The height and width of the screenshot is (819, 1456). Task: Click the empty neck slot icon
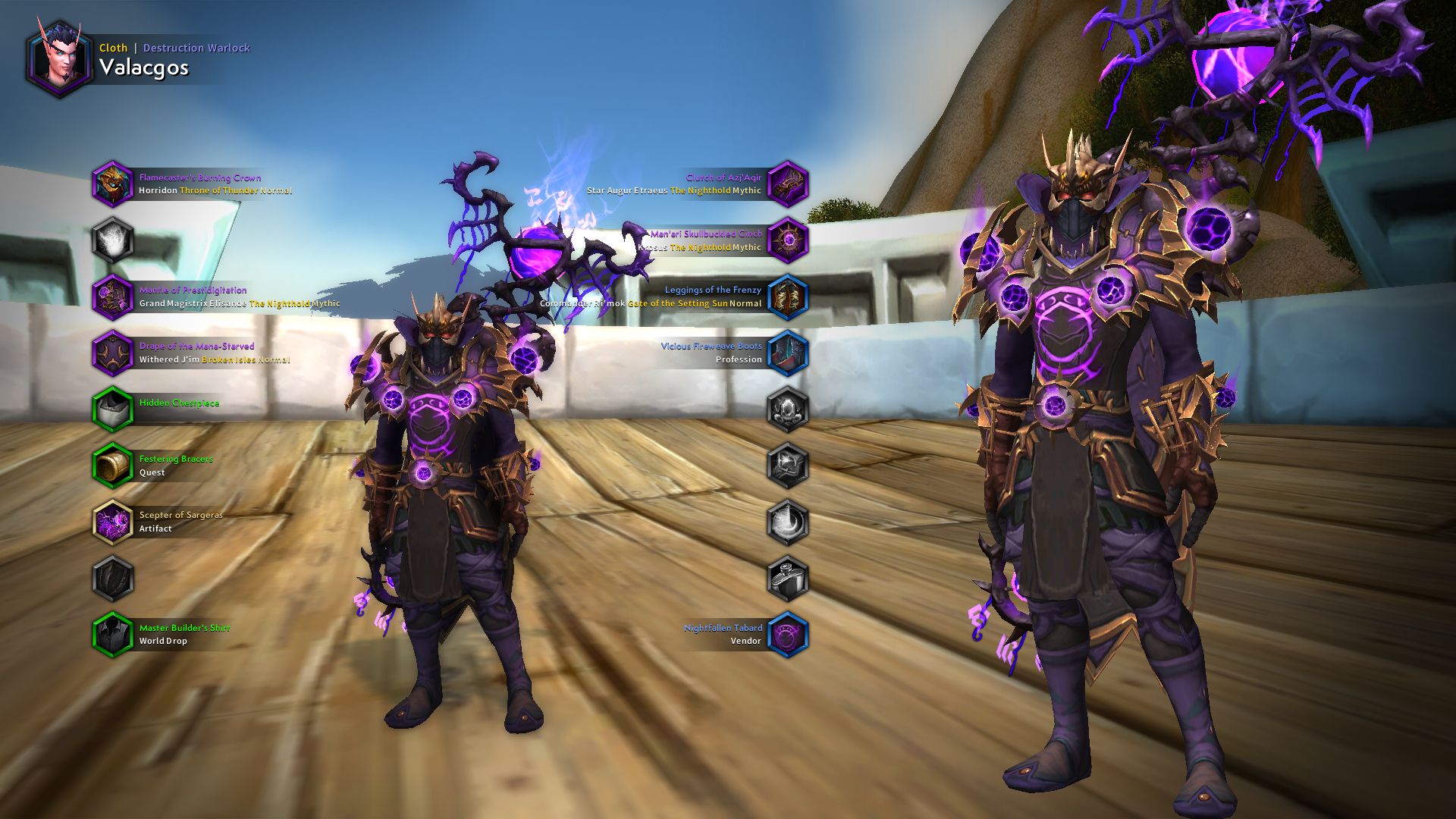click(114, 240)
